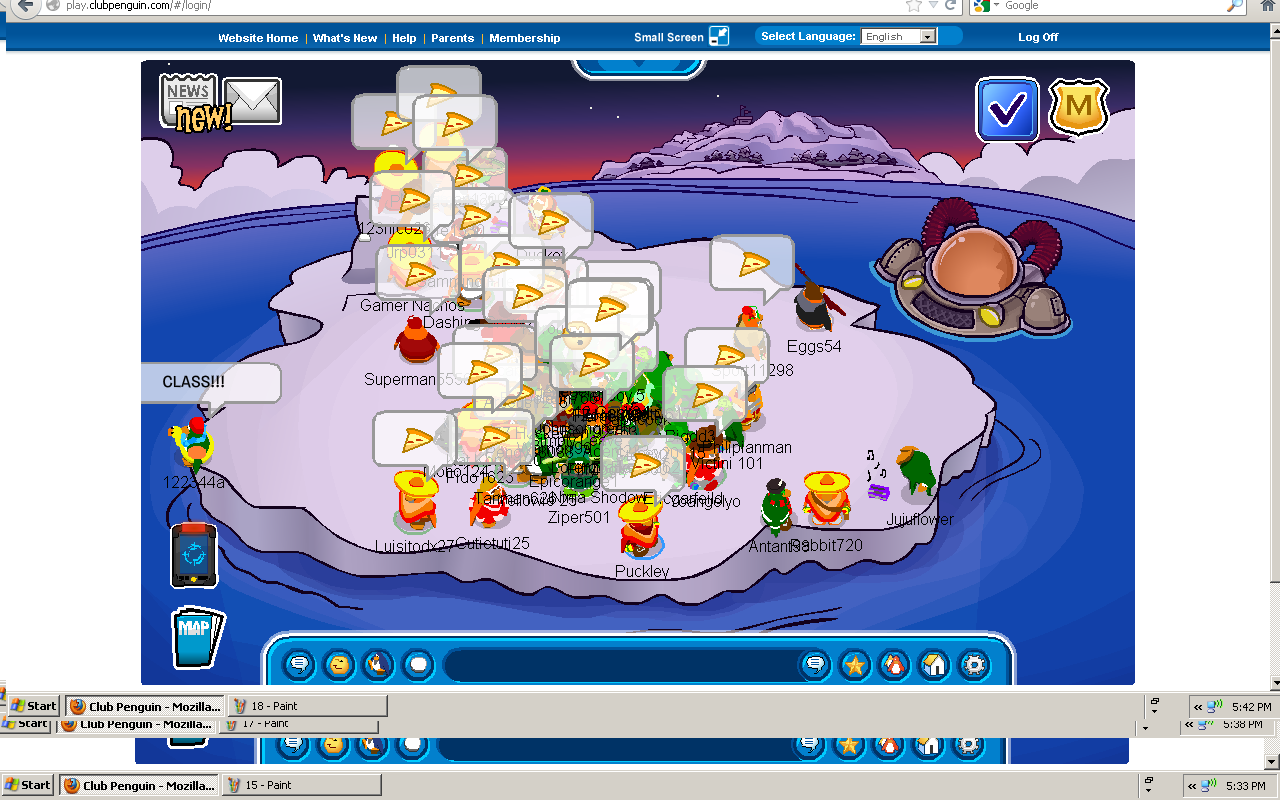Open the Select Language dropdown
This screenshot has width=1280, height=800.
(x=899, y=37)
